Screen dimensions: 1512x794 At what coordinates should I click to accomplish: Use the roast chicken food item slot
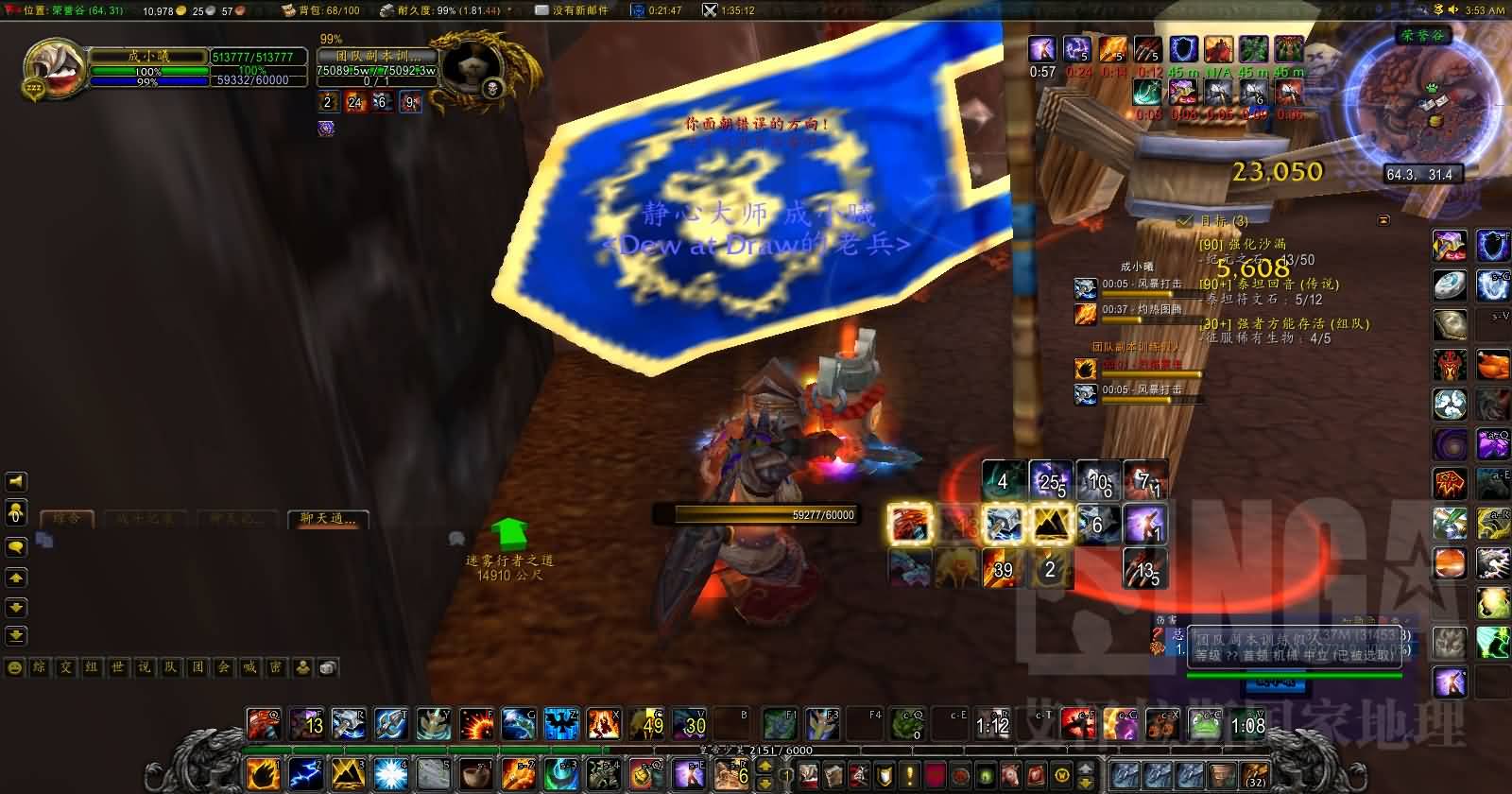point(1493,364)
